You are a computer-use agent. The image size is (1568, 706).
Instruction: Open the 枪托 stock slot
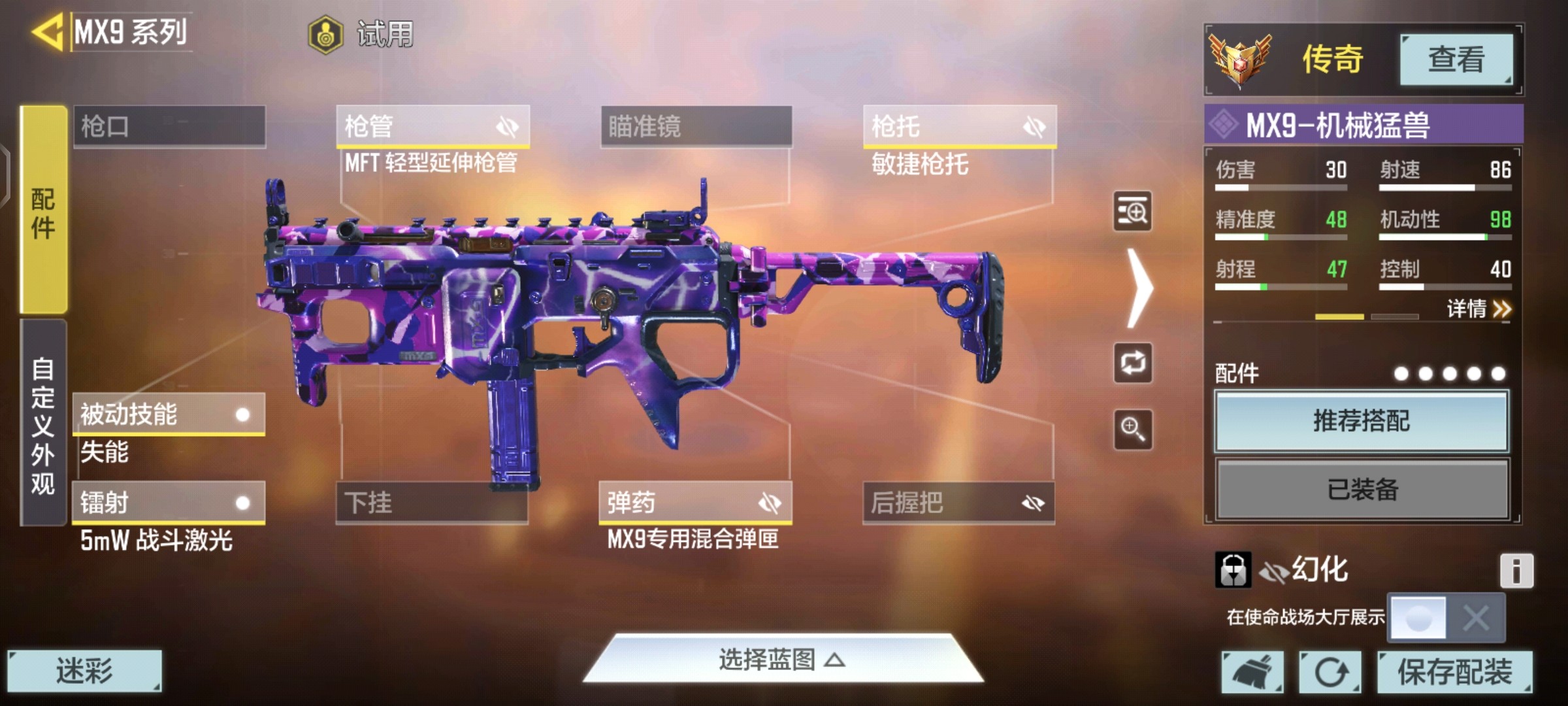(x=959, y=126)
